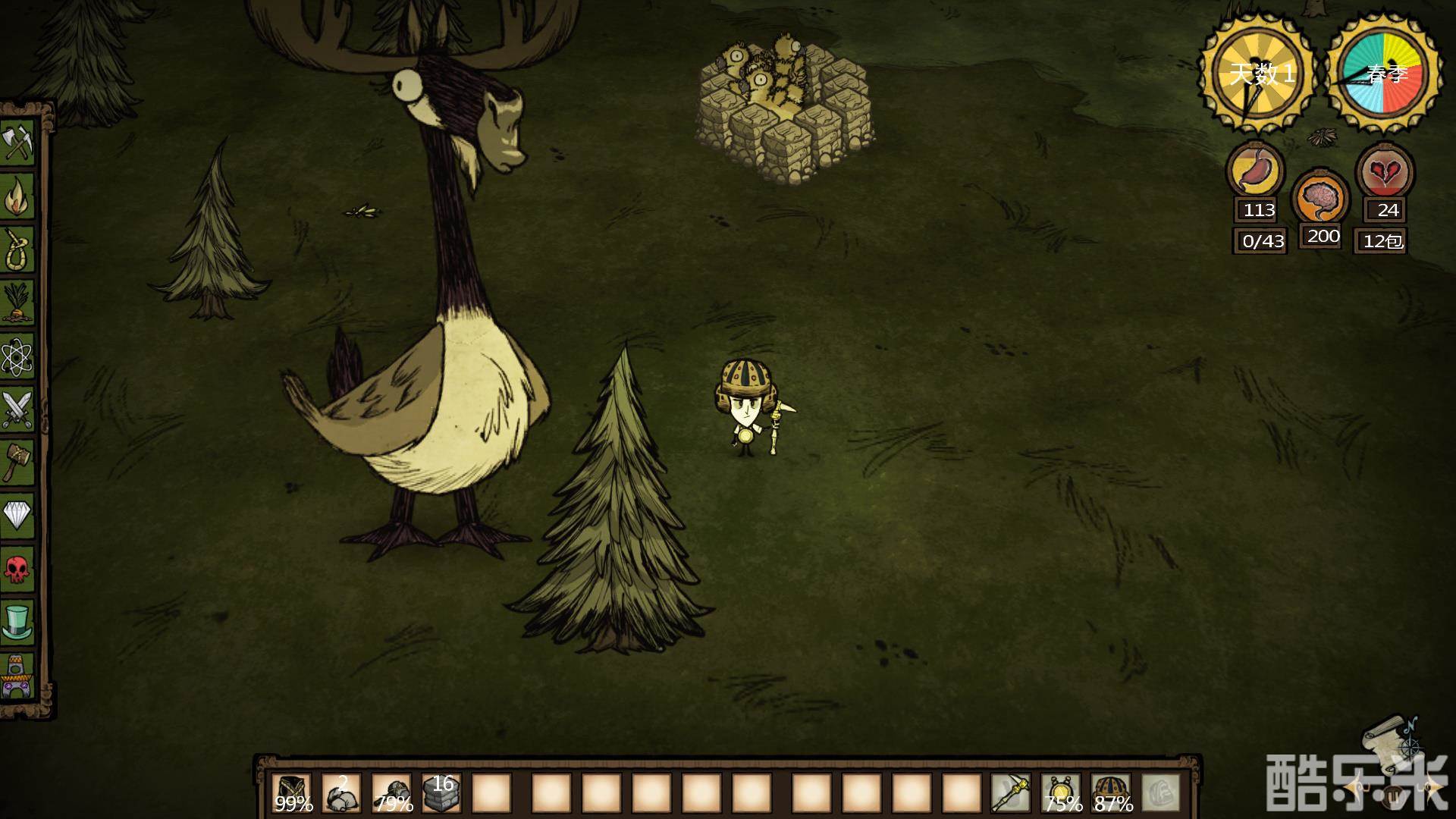1456x819 pixels.
Task: Choose the Fight tab with crossed swords
Action: tap(17, 409)
